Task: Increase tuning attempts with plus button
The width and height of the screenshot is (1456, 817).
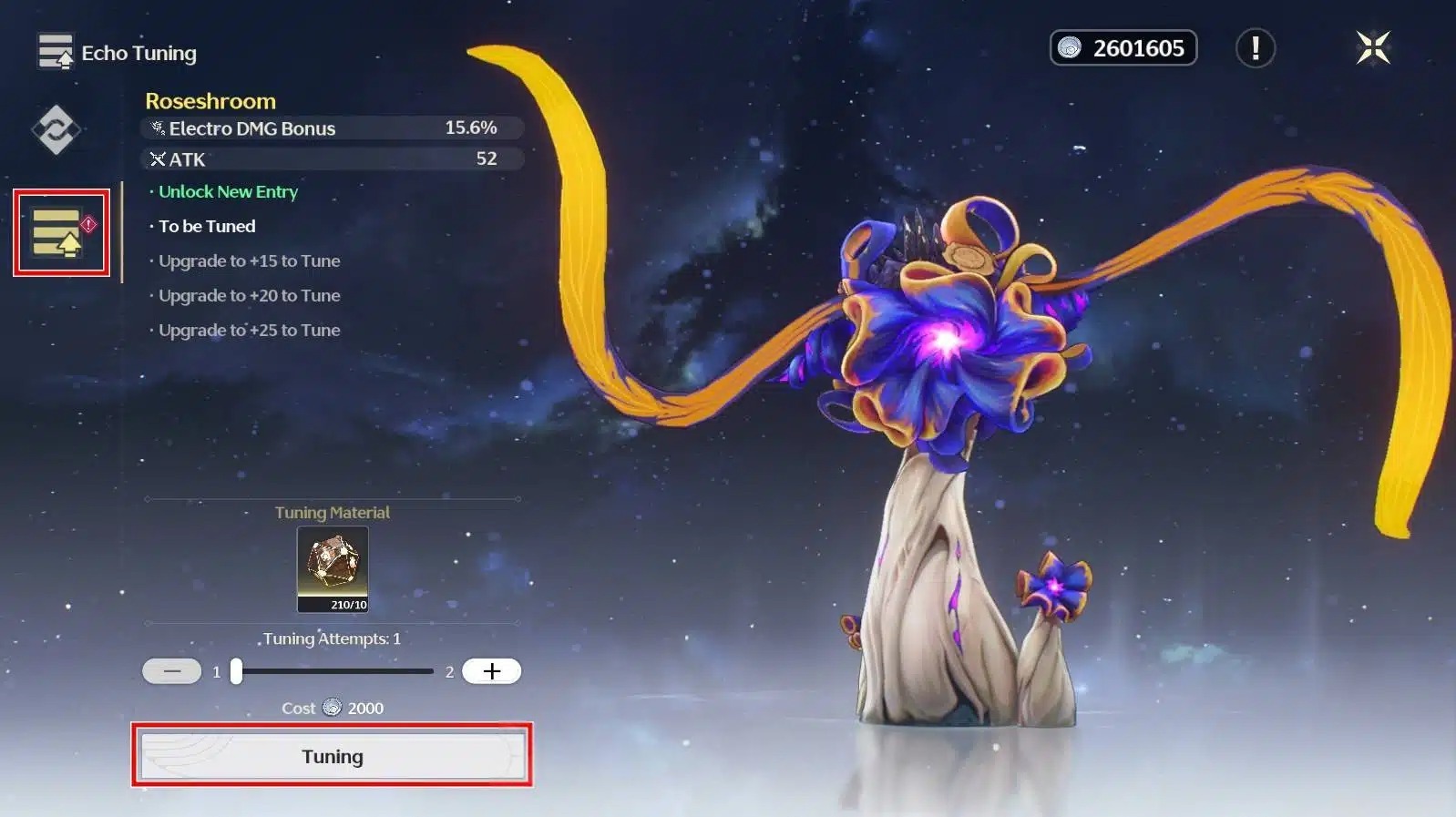Action: 491,671
